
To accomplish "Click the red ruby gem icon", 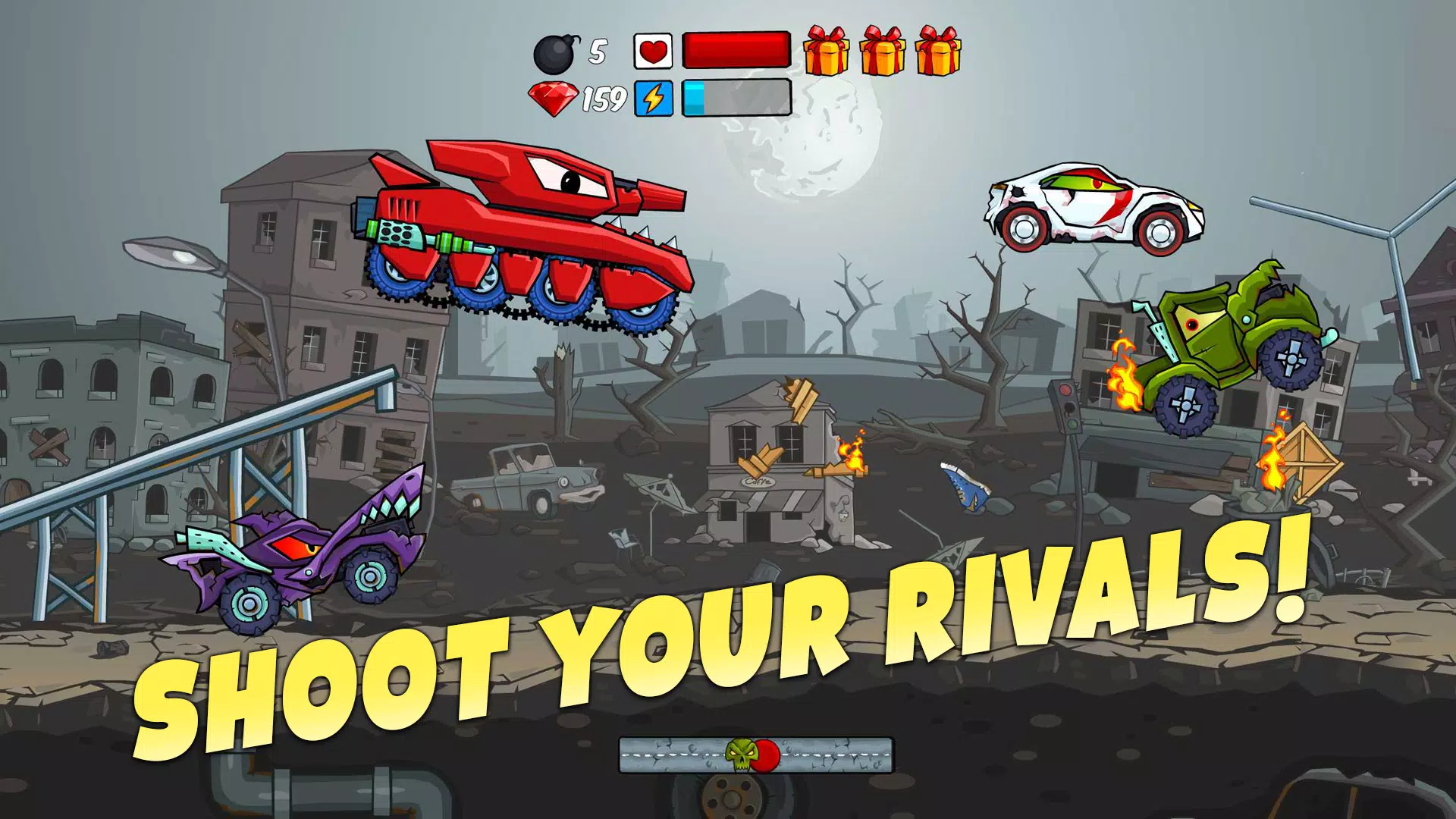I will coord(554,97).
